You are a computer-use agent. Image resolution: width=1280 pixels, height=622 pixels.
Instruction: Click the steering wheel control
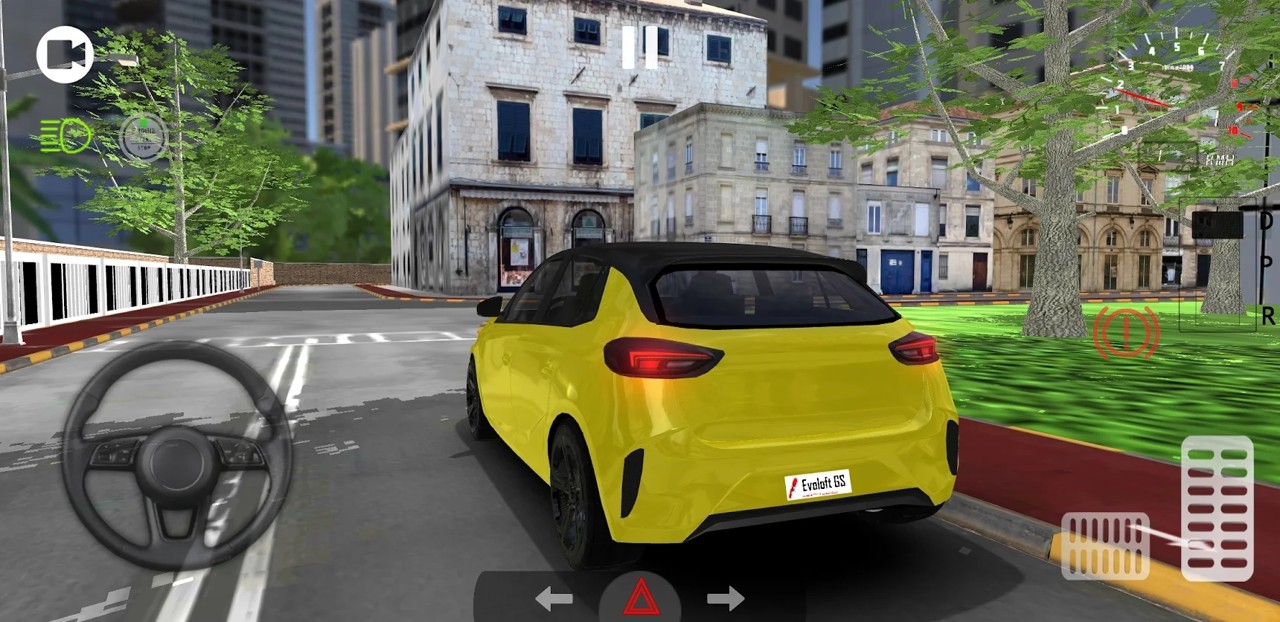pos(177,456)
